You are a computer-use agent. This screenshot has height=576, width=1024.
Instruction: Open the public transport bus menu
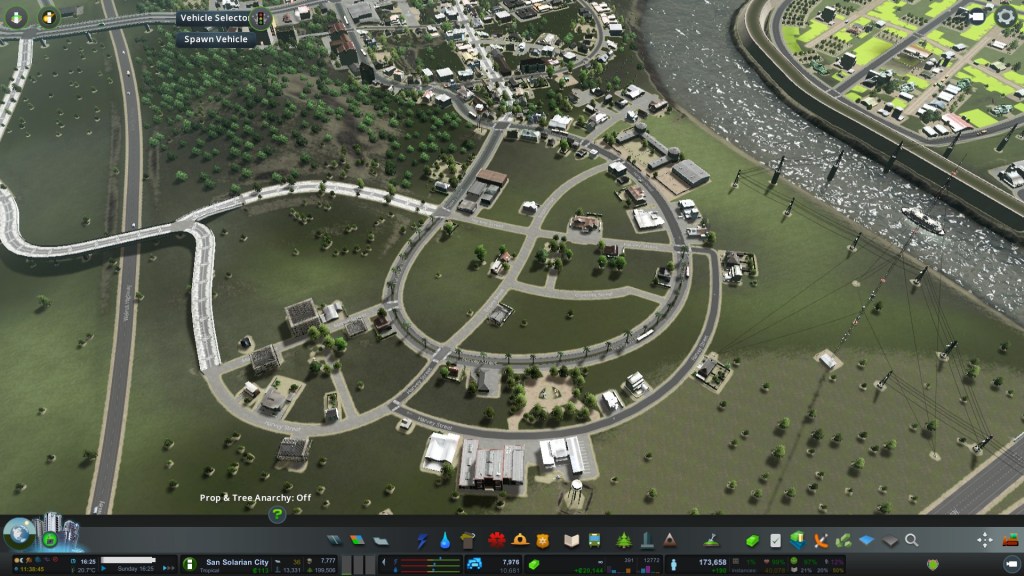[595, 540]
